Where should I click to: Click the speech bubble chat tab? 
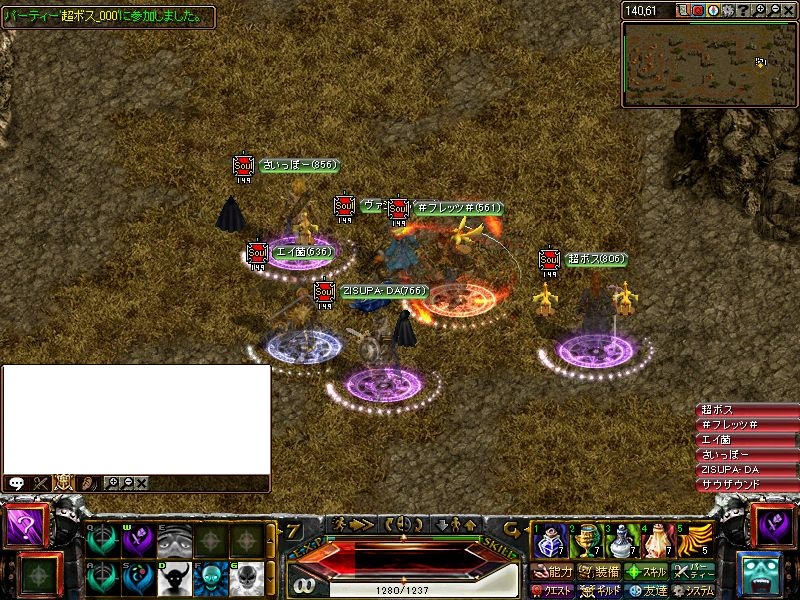click(x=16, y=482)
